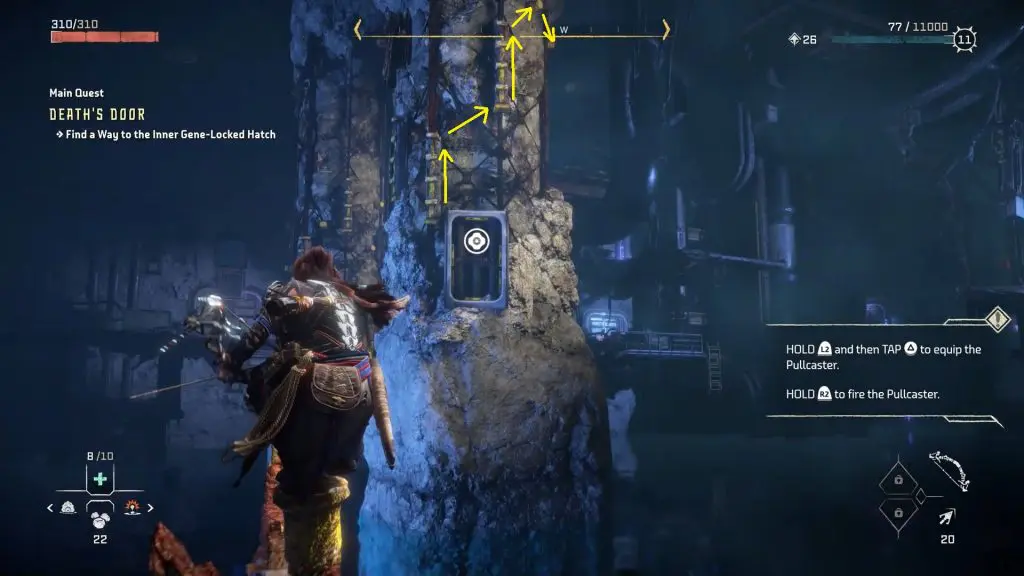Use the green medicine pouch cross
The width and height of the screenshot is (1024, 576).
[x=100, y=479]
